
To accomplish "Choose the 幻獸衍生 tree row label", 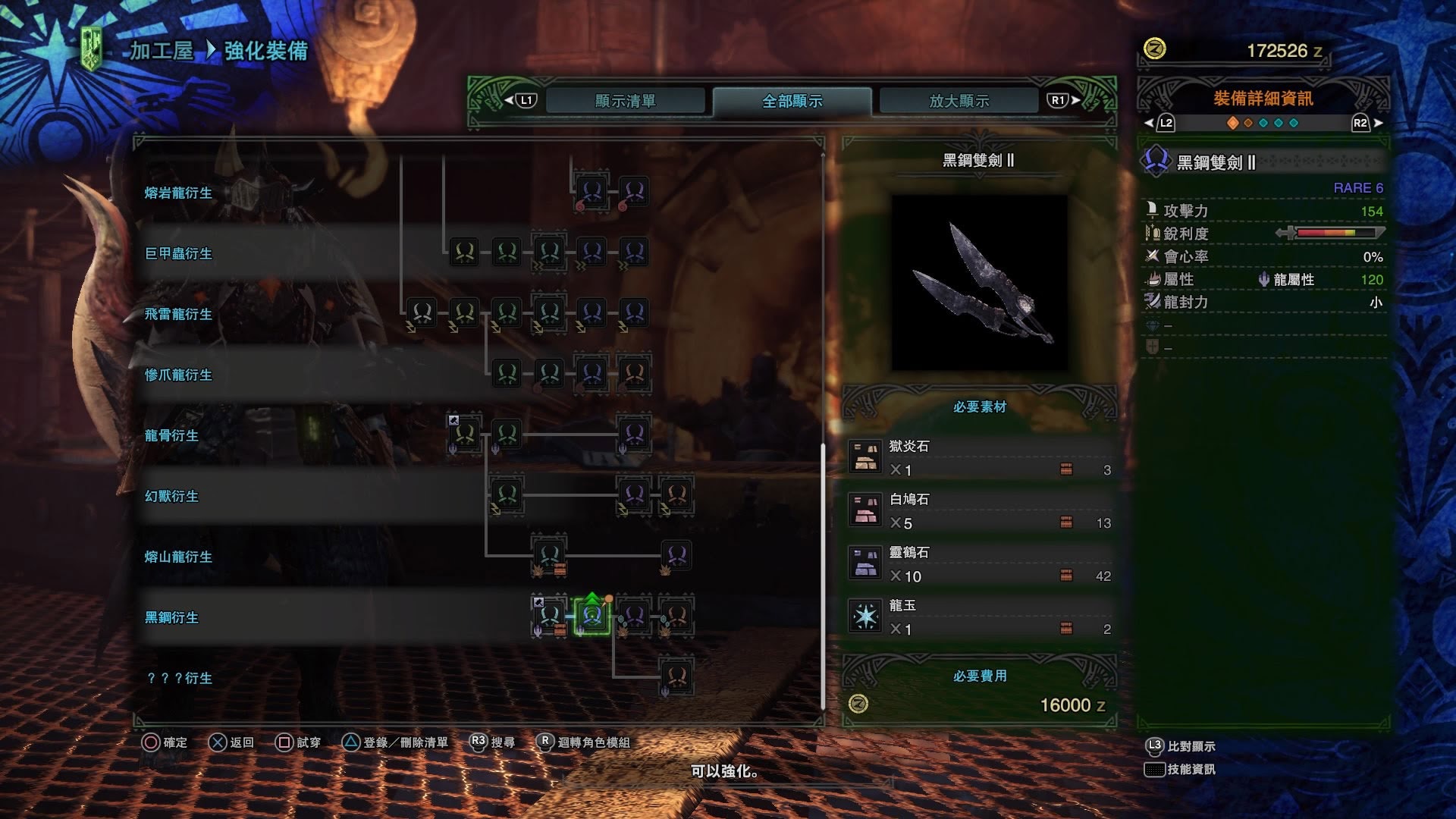I will point(171,497).
